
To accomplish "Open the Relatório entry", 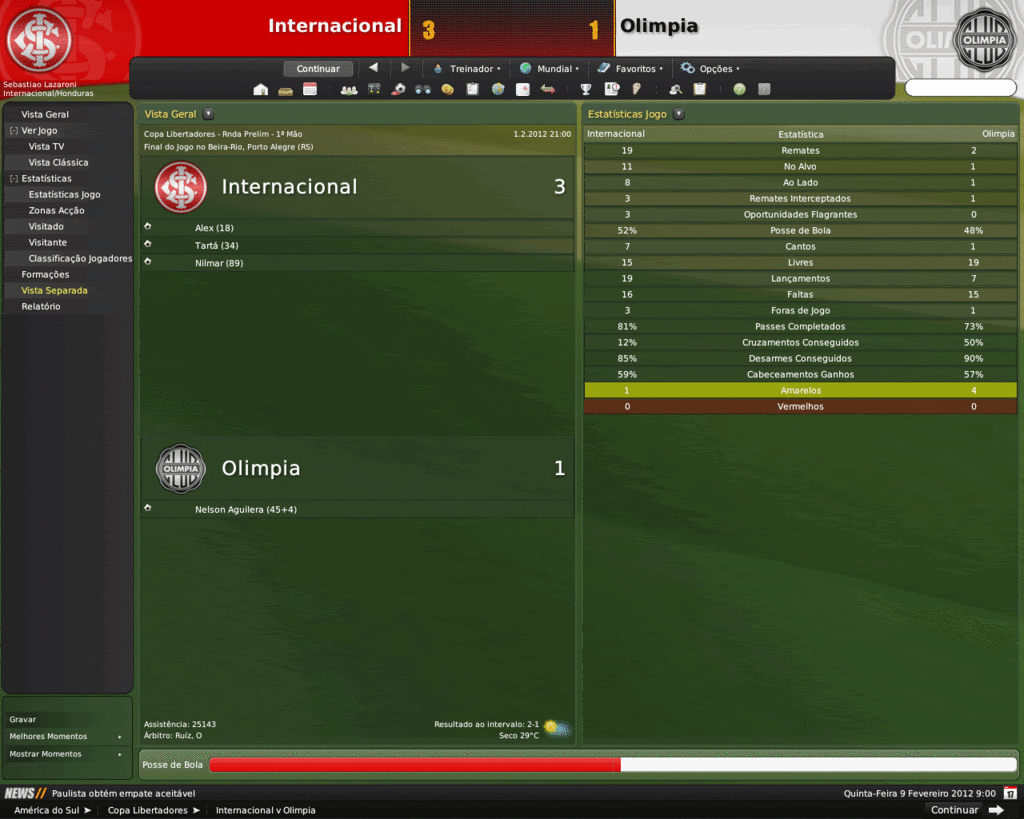I will click(x=41, y=306).
